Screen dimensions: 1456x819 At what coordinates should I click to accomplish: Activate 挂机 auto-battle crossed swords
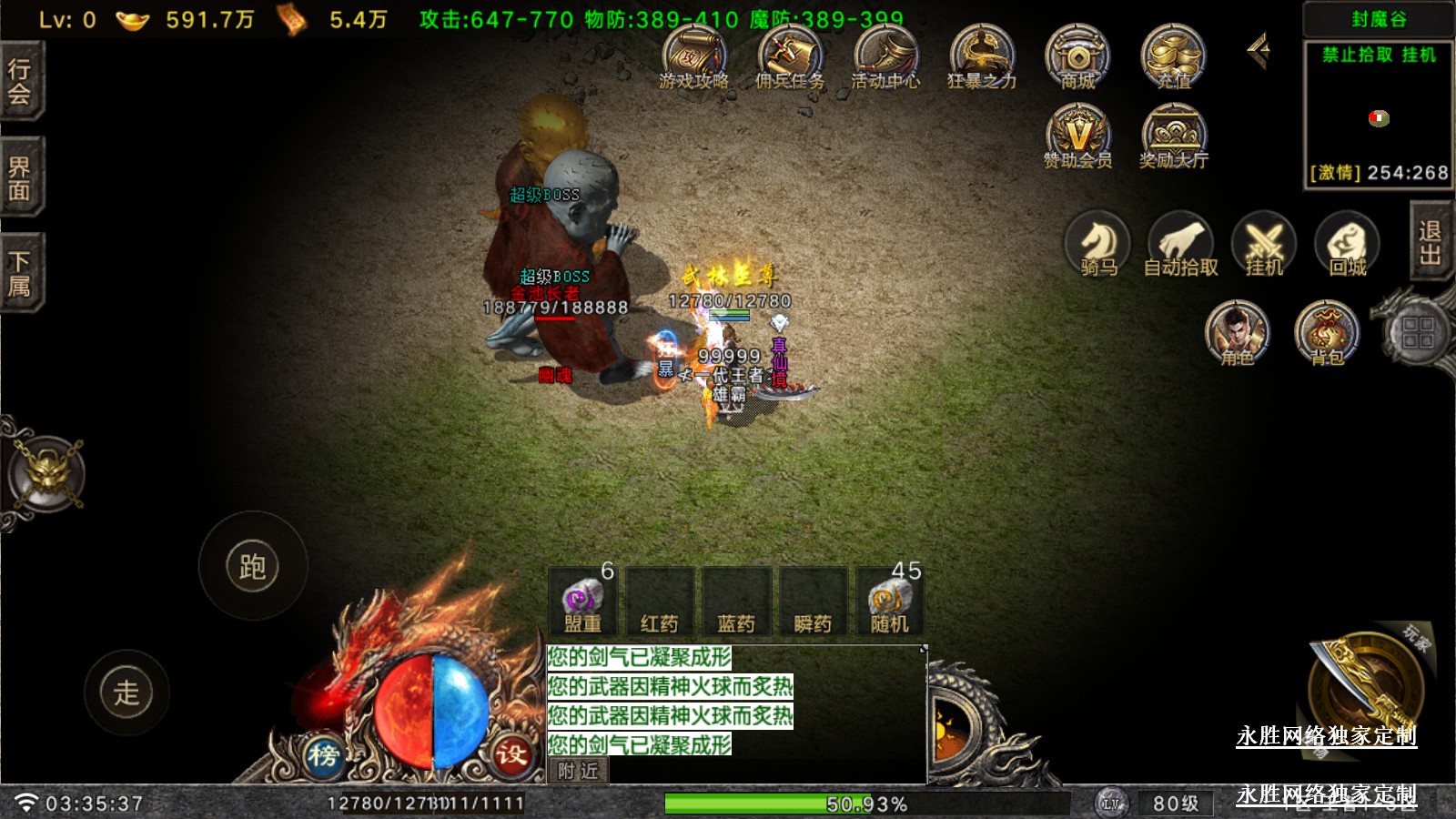(x=1263, y=244)
